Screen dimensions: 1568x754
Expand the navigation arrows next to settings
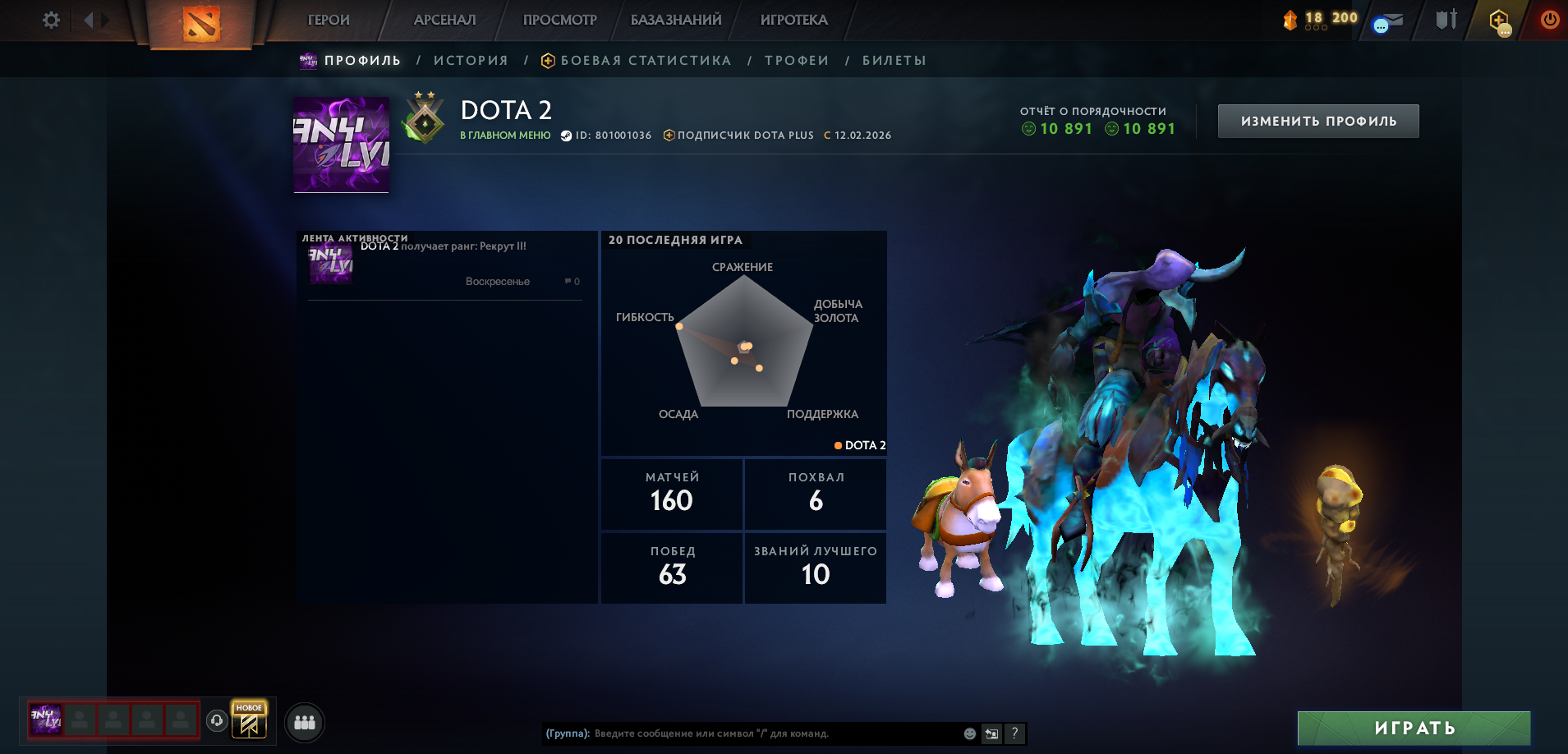coord(96,20)
